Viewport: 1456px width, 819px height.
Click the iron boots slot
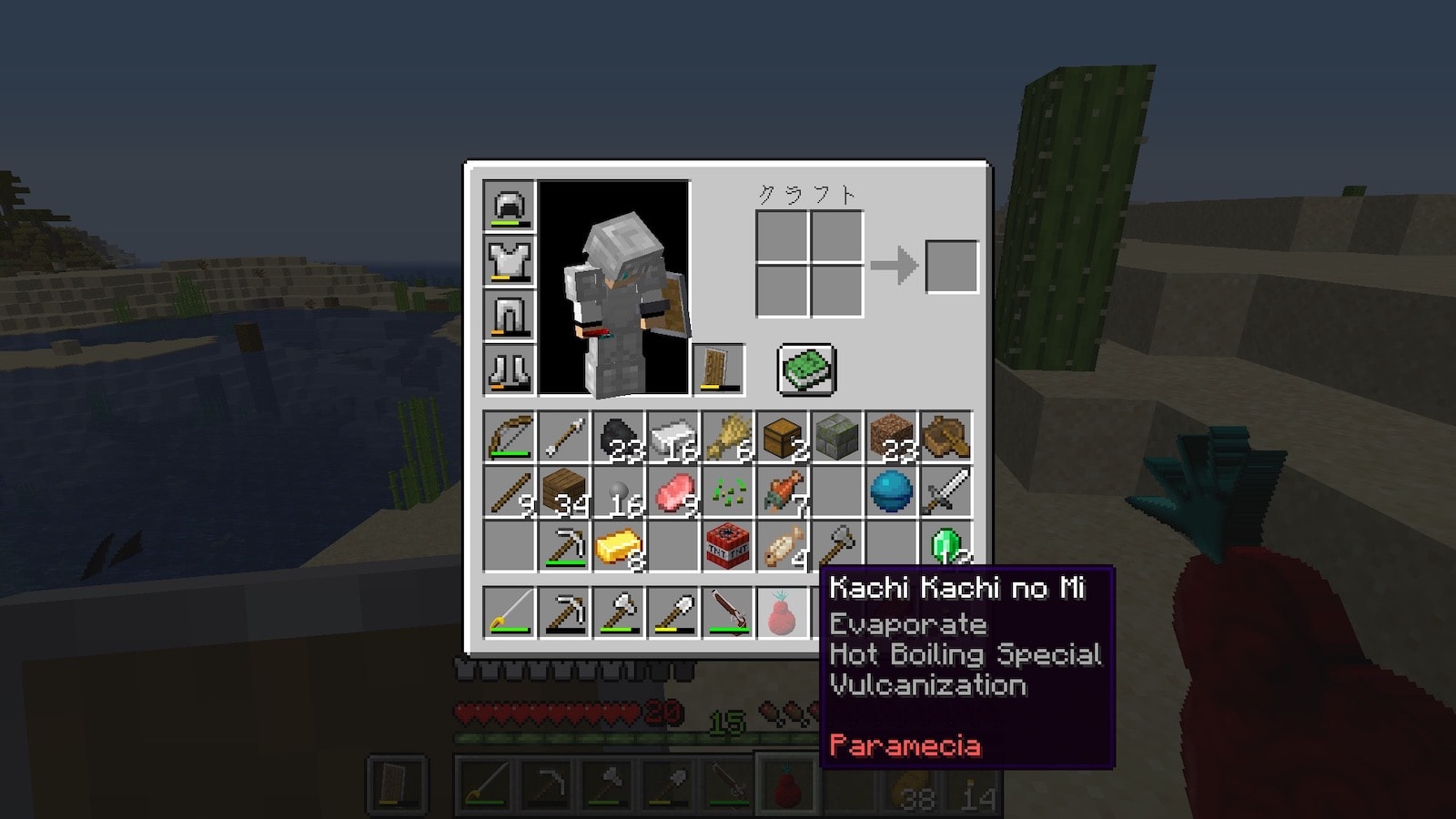pyautogui.click(x=510, y=370)
